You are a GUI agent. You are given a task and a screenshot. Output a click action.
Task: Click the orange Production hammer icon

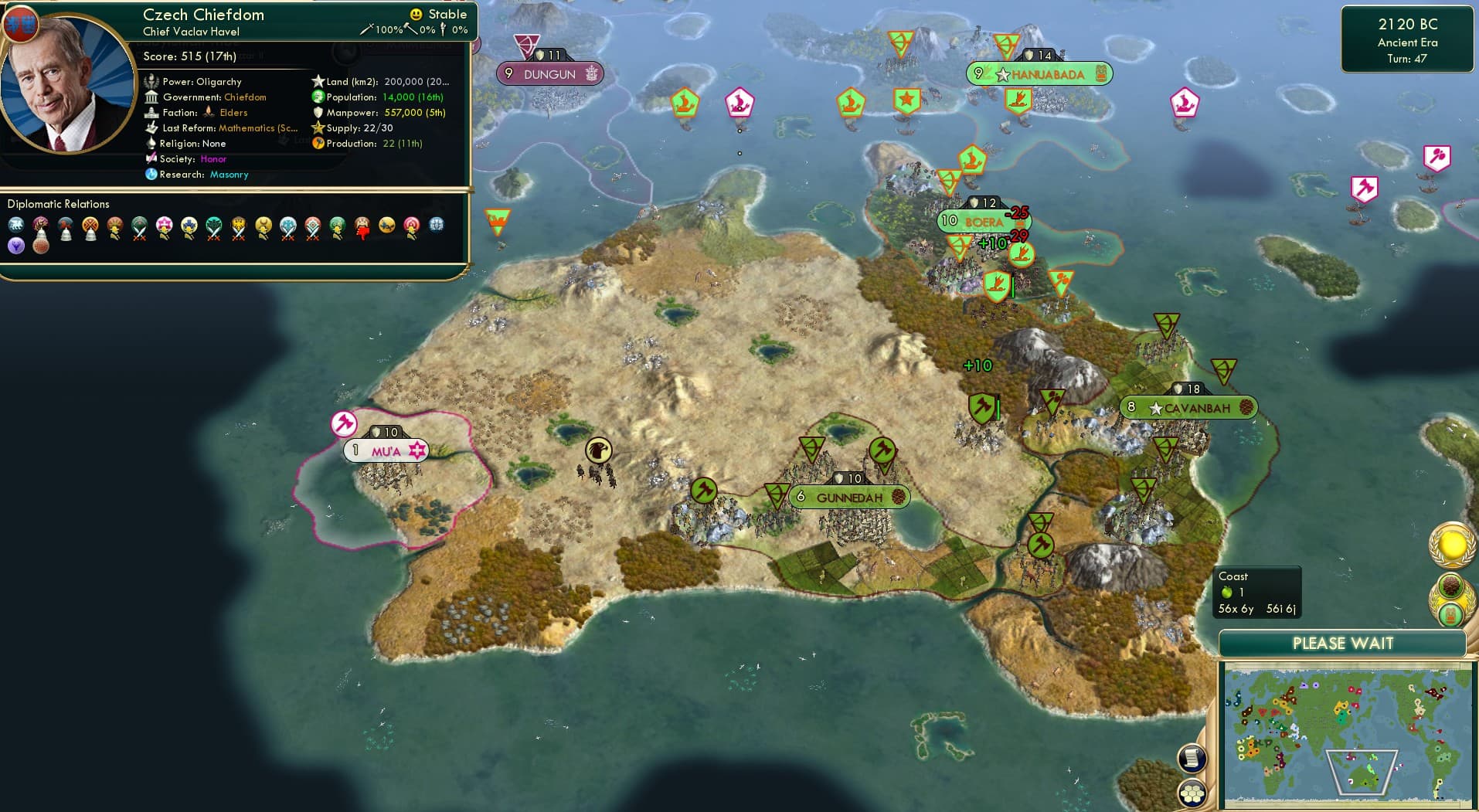(x=318, y=143)
